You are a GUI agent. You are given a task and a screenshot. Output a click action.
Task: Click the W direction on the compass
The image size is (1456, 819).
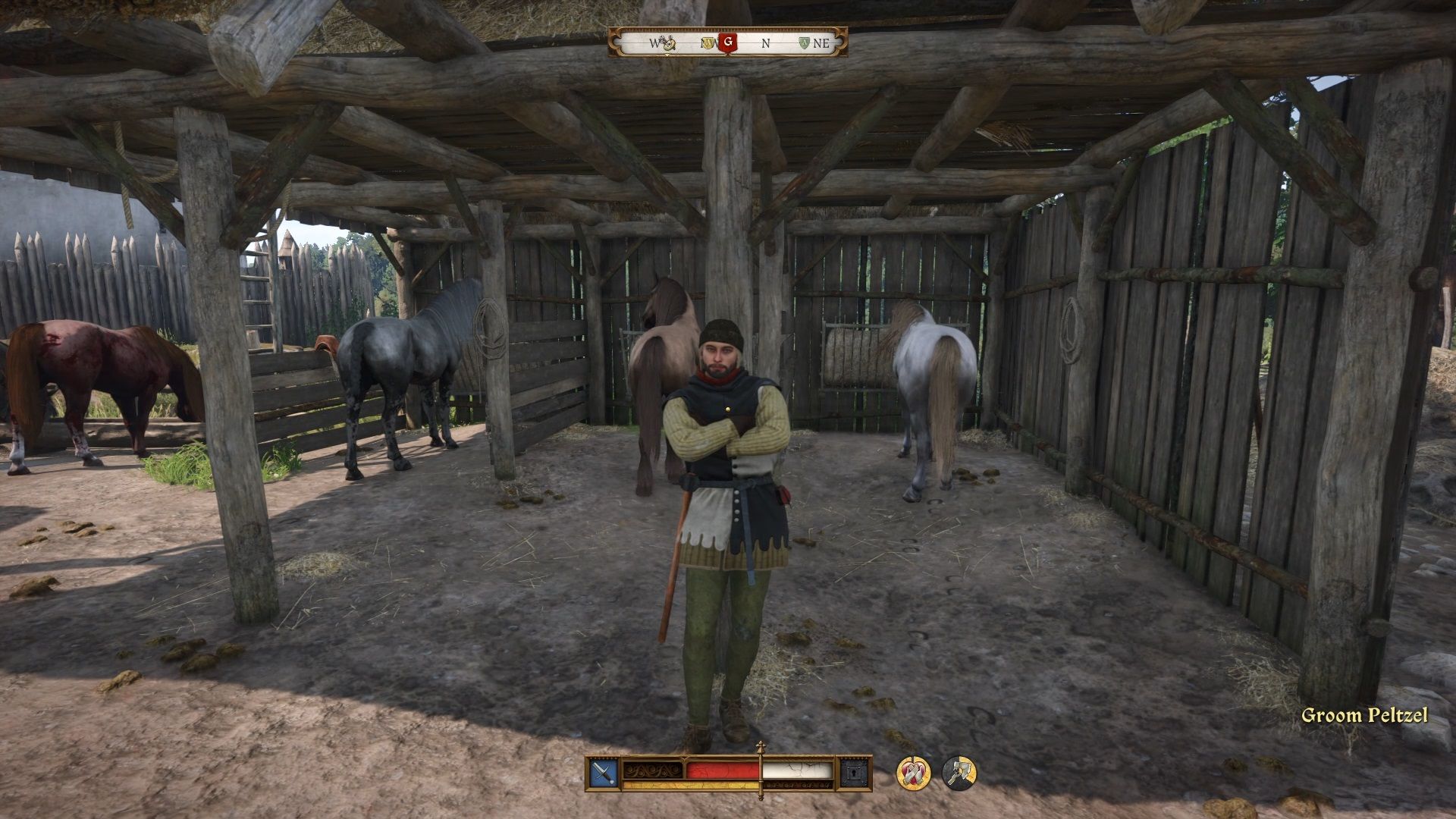(x=653, y=43)
